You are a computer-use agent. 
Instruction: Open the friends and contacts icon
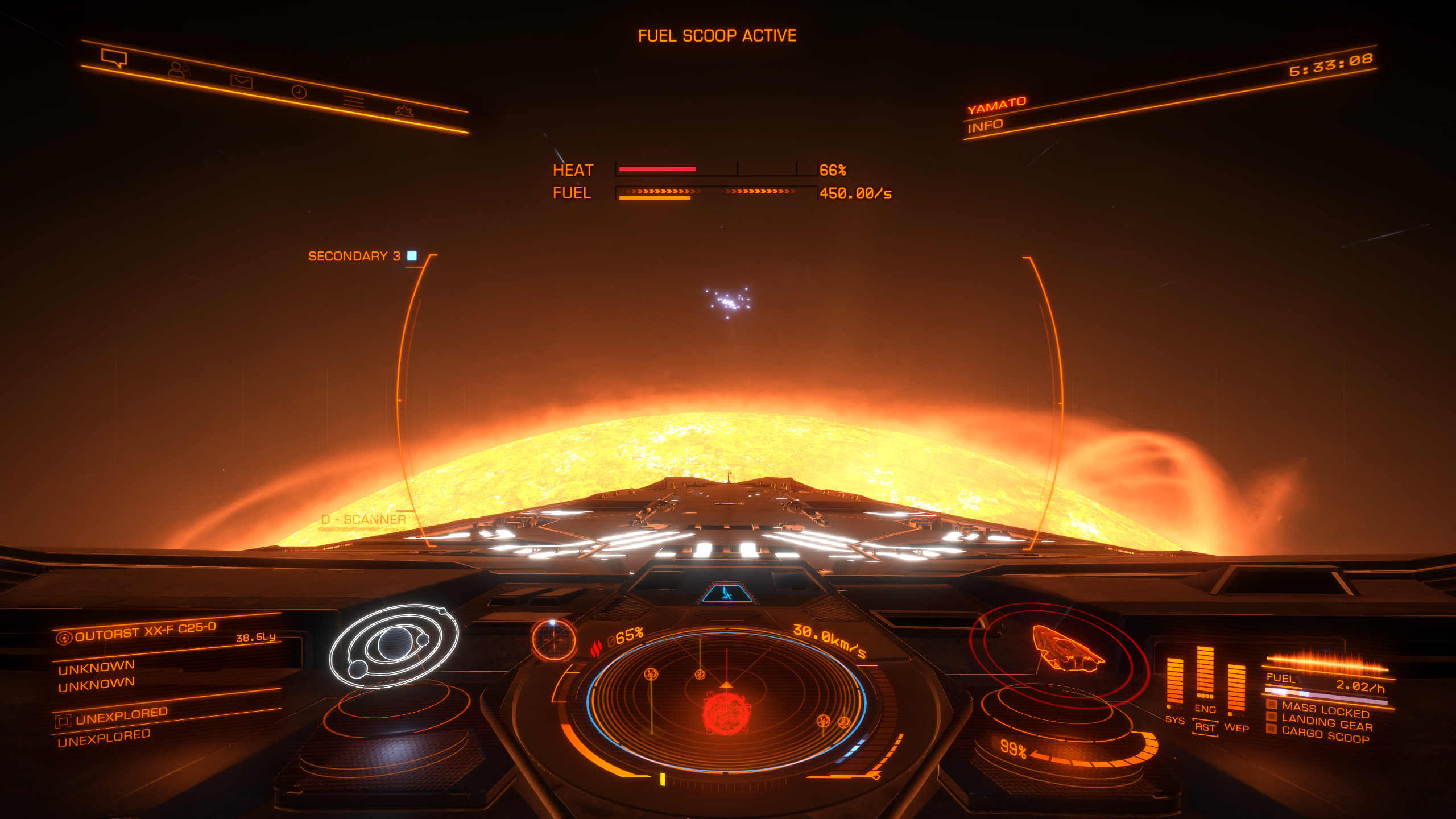click(179, 70)
